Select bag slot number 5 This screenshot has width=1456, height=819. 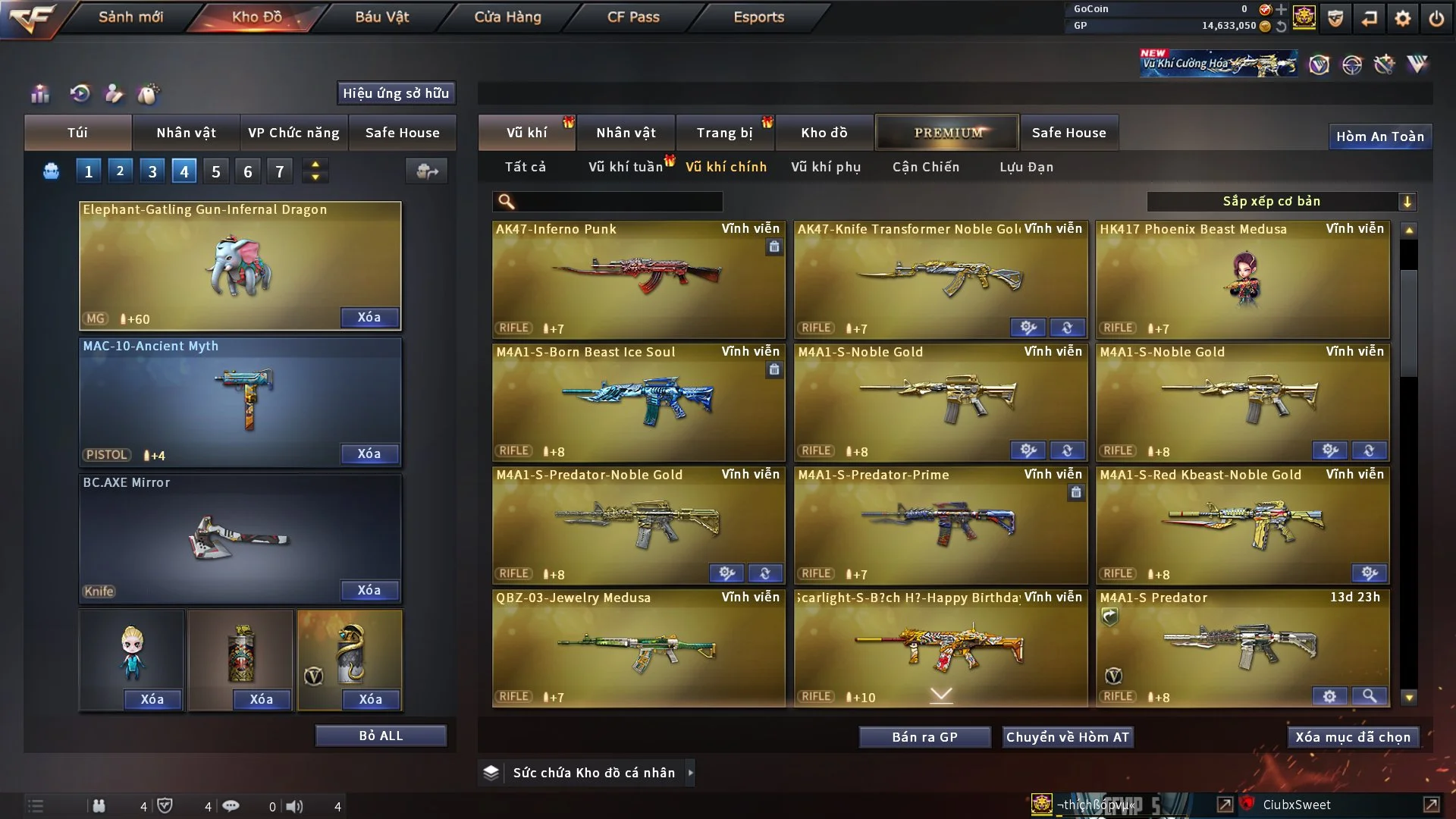click(216, 171)
